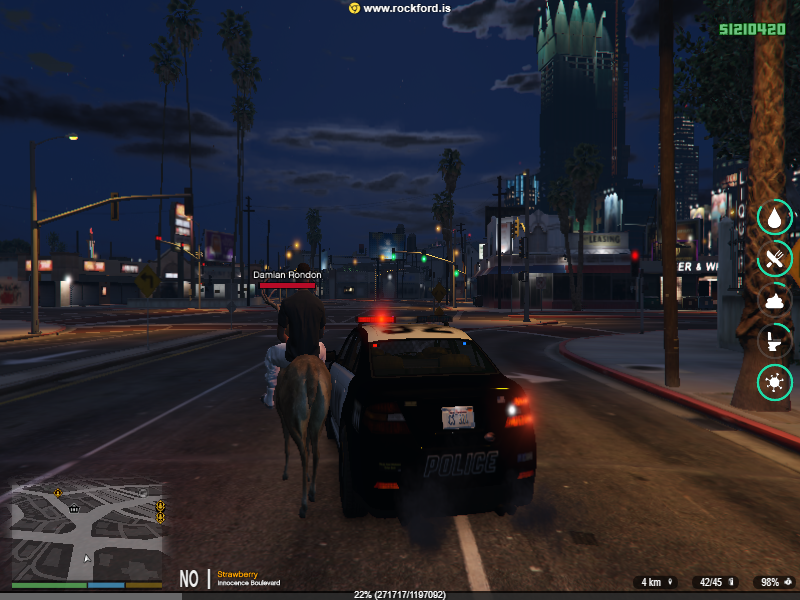Select the toilet status icon

(774, 341)
